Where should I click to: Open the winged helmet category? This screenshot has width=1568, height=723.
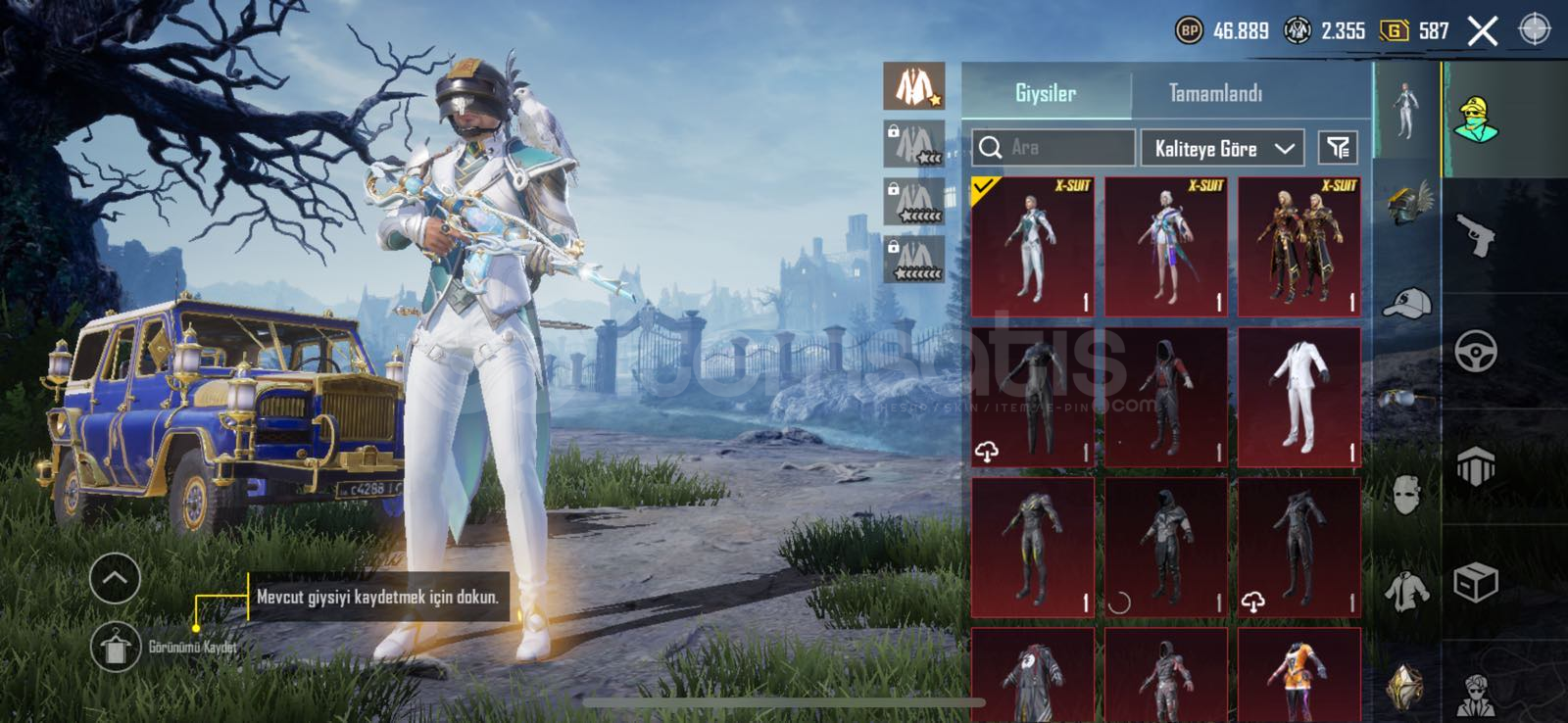pyautogui.click(x=1407, y=202)
